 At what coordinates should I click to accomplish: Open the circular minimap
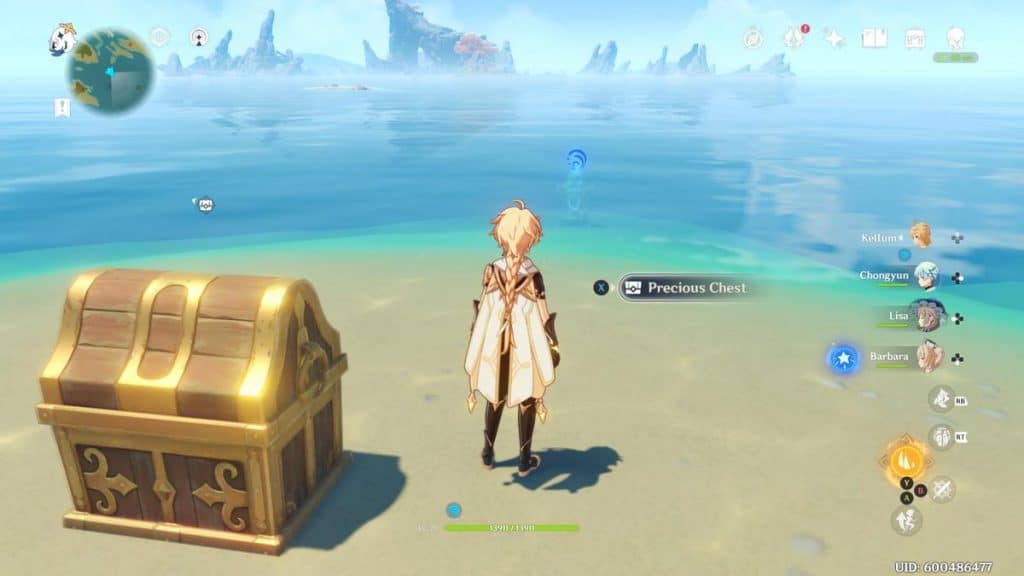(110, 69)
